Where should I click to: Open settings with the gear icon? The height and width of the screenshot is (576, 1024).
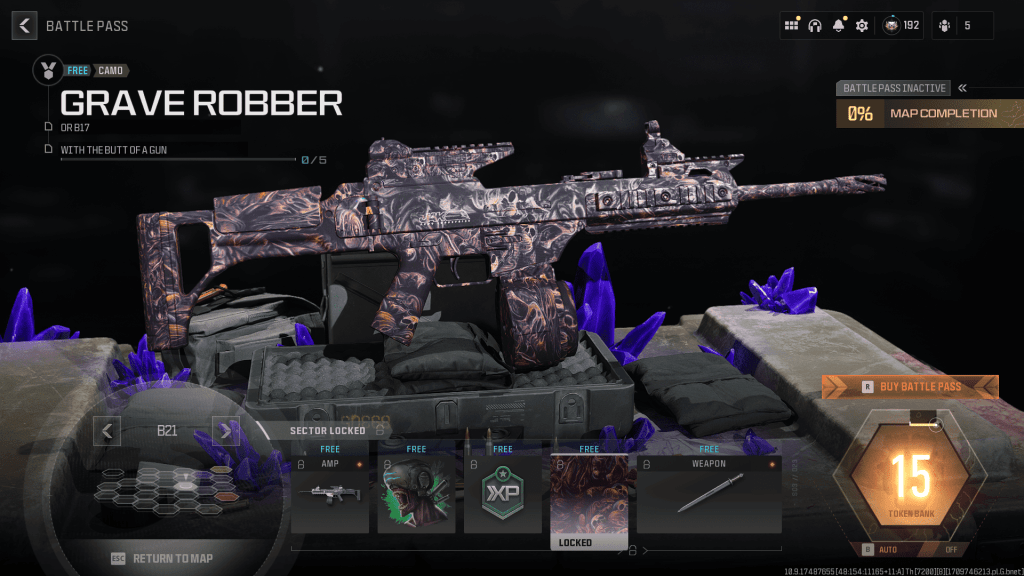click(861, 25)
